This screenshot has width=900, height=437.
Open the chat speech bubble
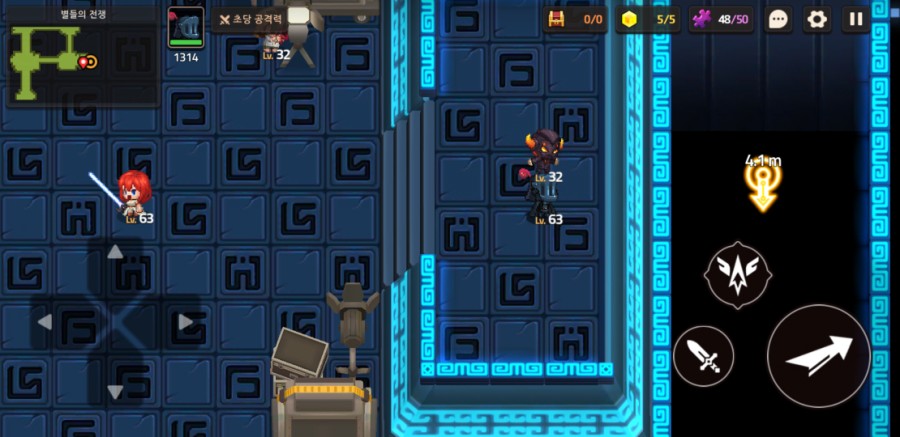tap(780, 19)
